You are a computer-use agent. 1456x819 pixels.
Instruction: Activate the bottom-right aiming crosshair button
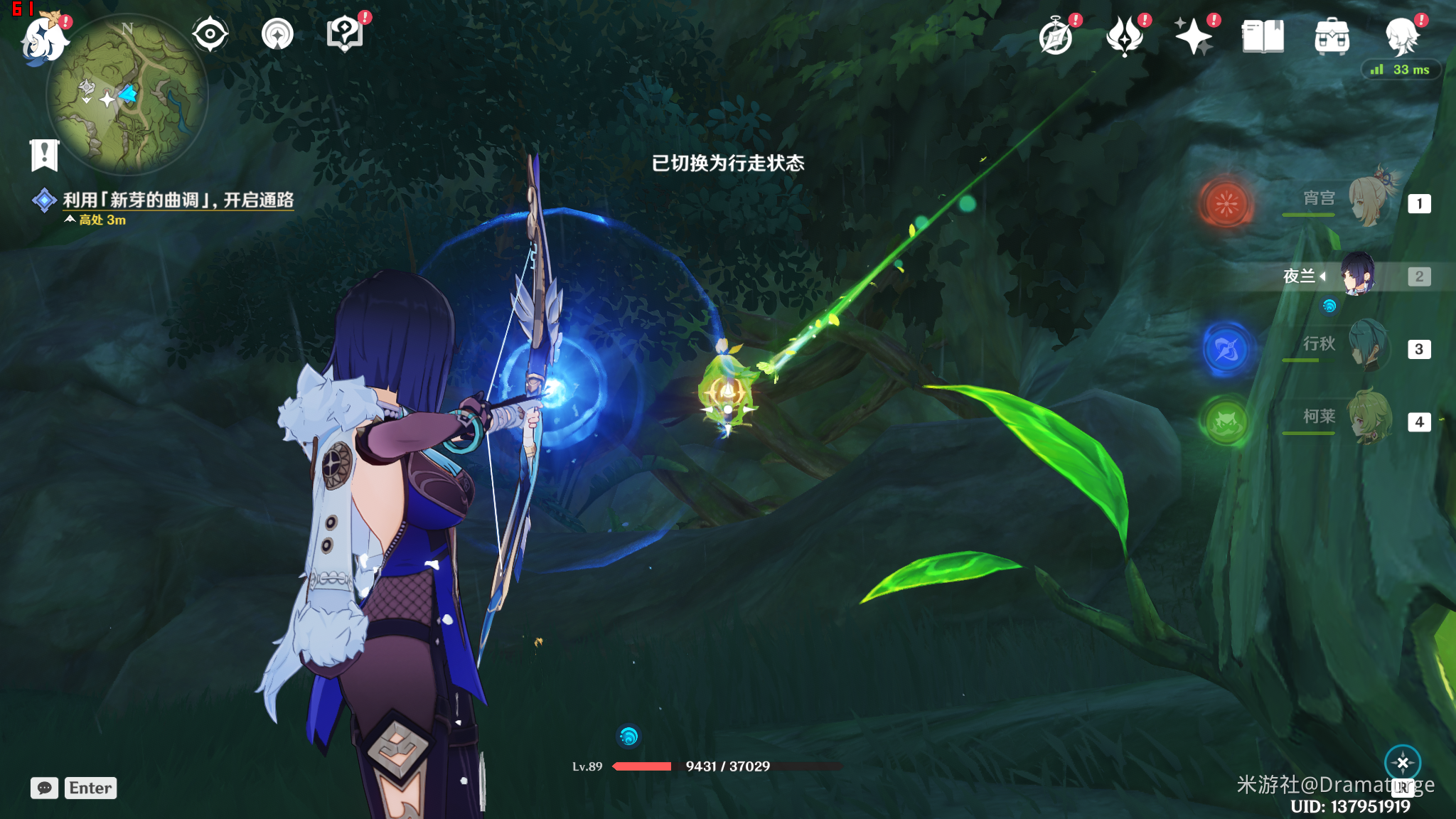tap(1403, 764)
